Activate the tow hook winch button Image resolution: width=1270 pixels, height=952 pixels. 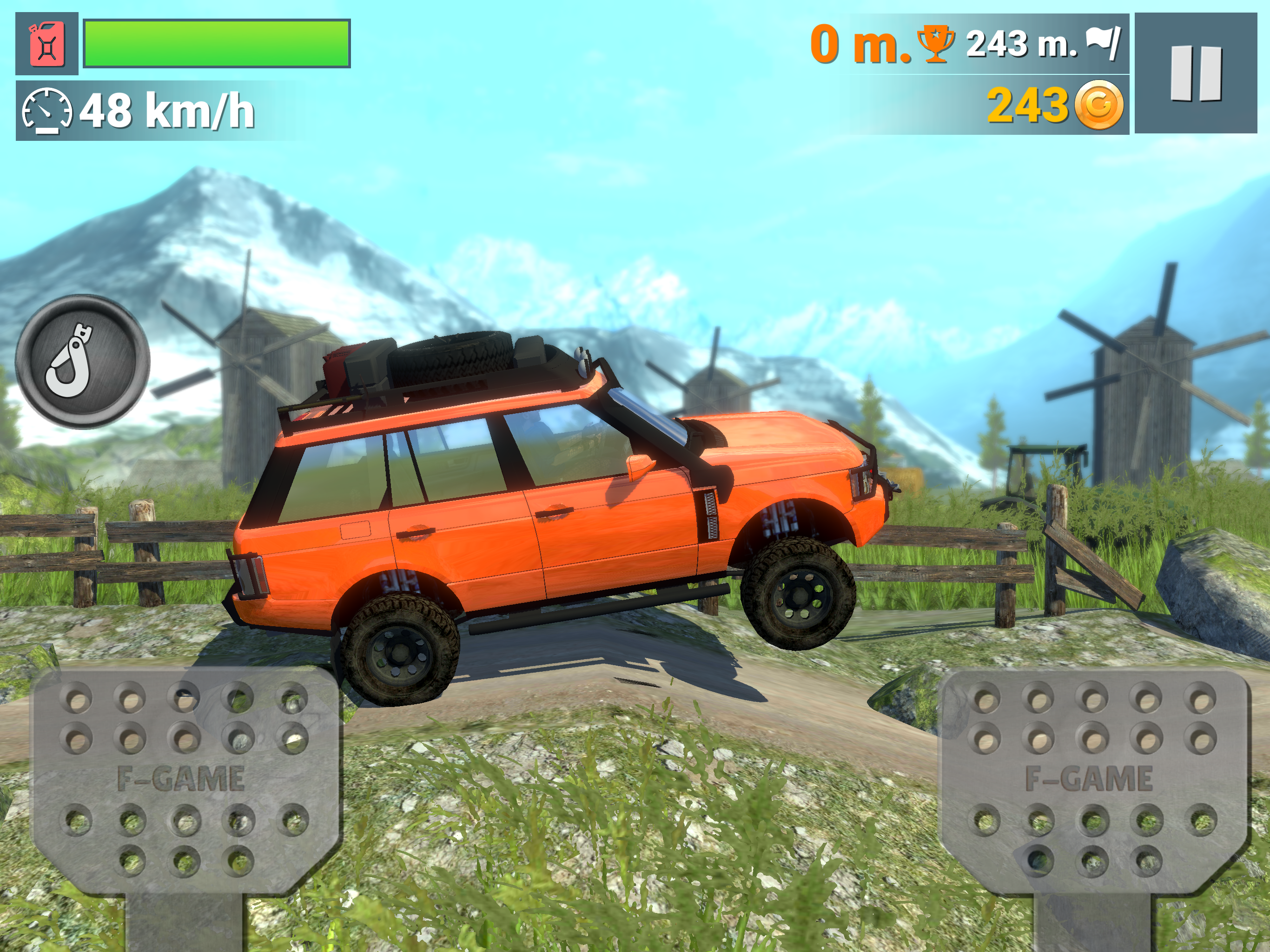(82, 362)
